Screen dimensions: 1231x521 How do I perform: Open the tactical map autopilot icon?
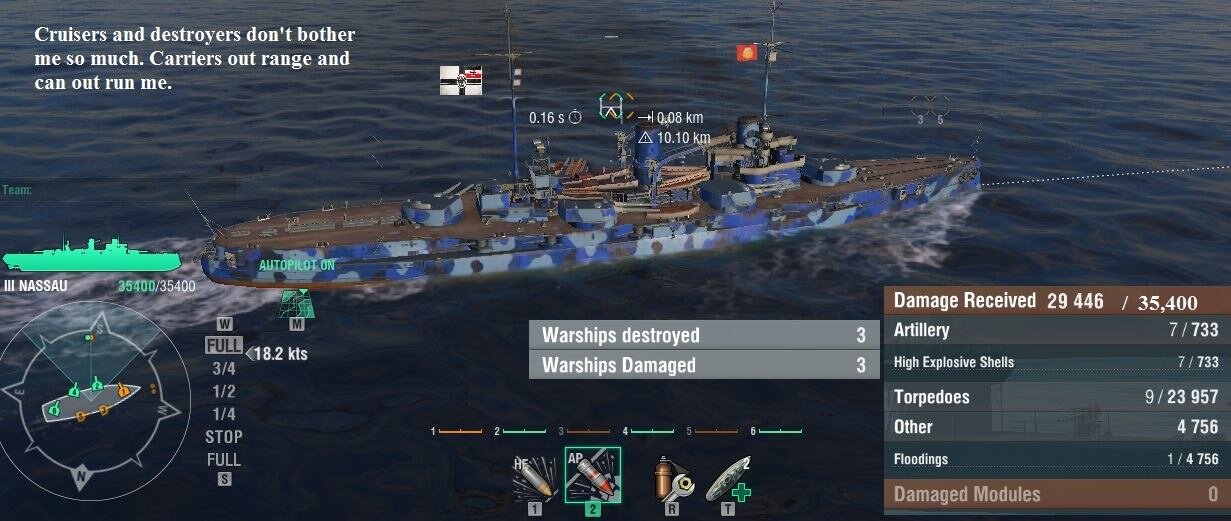pos(296,300)
